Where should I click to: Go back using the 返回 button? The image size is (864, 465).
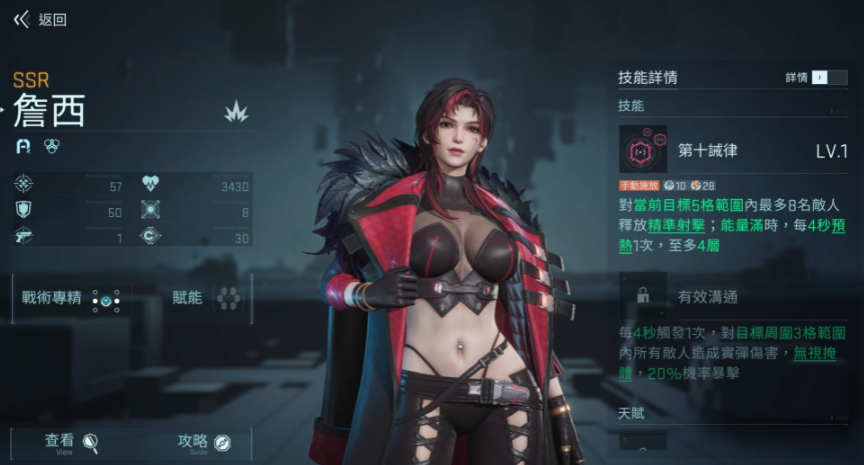(x=40, y=20)
